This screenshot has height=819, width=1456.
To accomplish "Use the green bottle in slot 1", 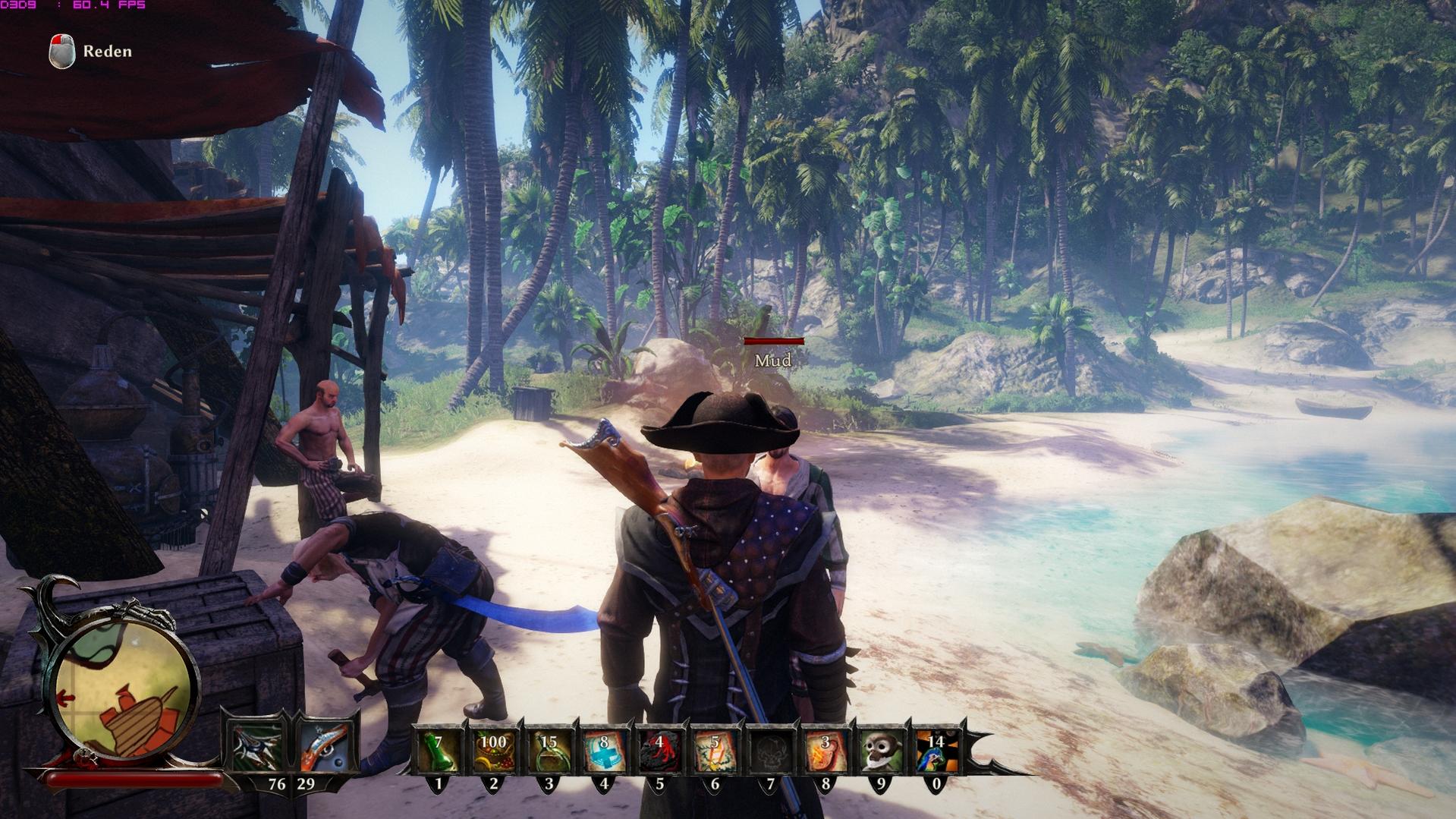I will [x=437, y=750].
